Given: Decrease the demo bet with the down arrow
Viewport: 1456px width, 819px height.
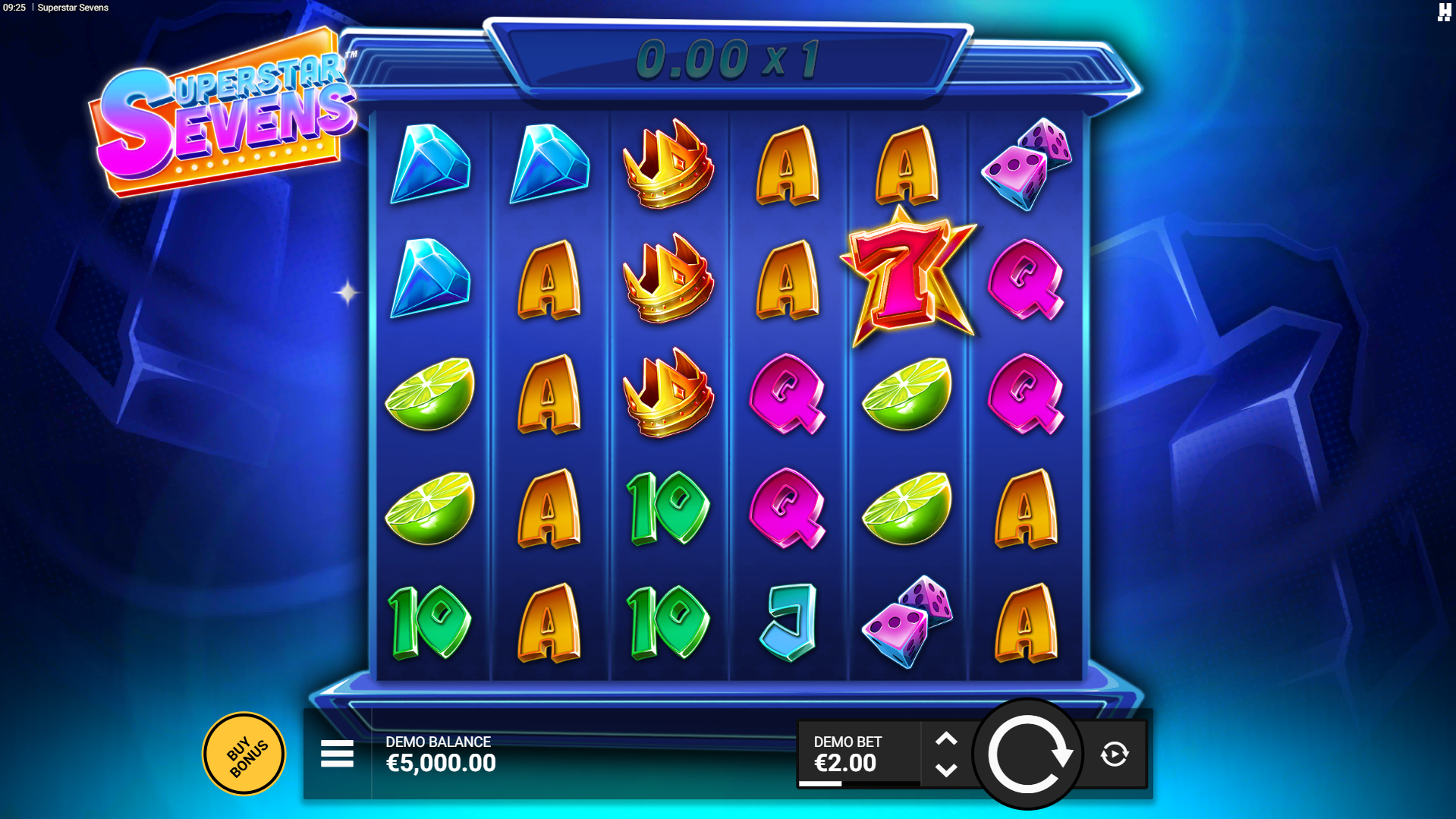Looking at the screenshot, I should coord(945,770).
